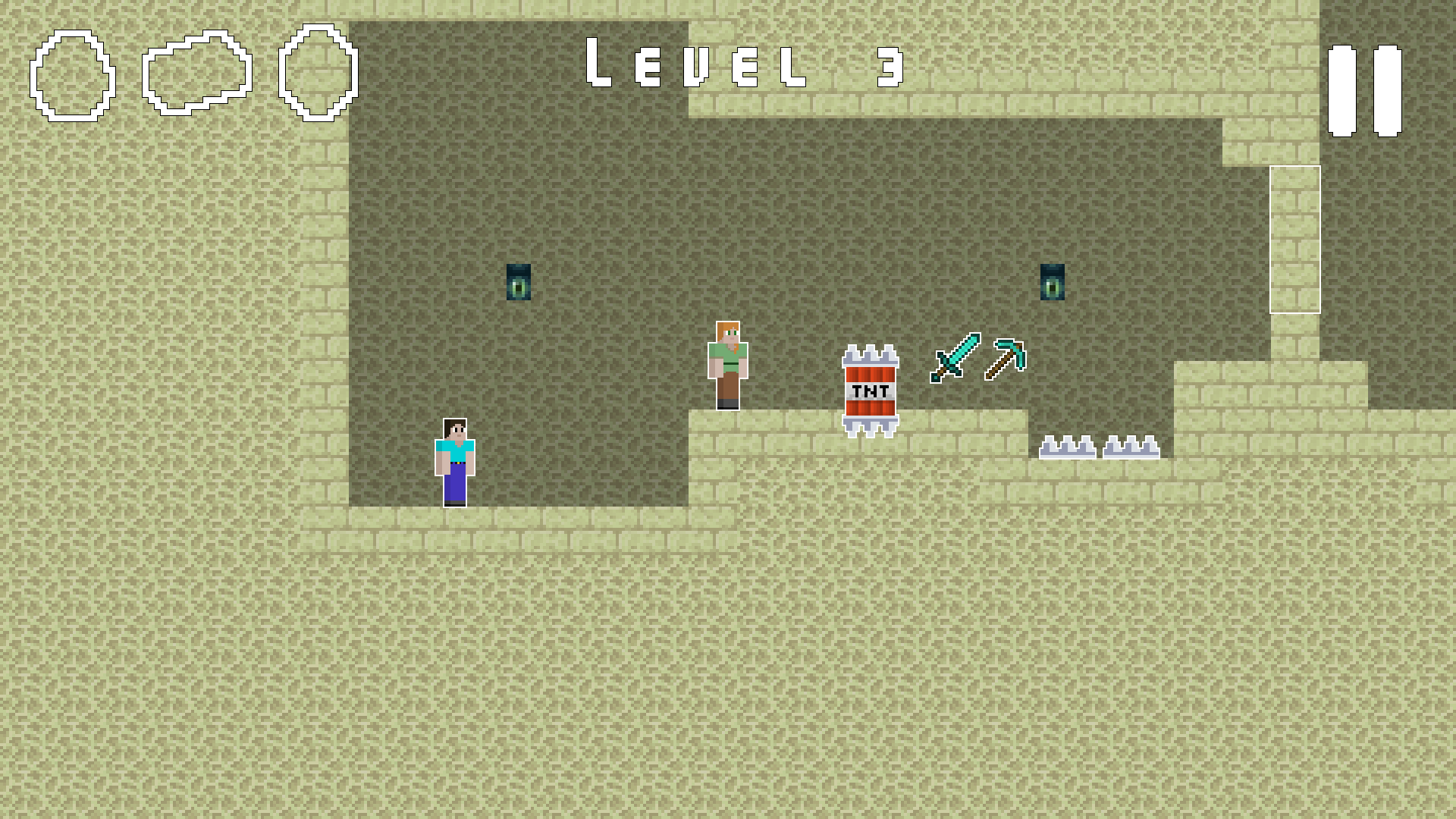Toggle the third oval collectible slot
This screenshot has height=819, width=1456.
pos(317,72)
